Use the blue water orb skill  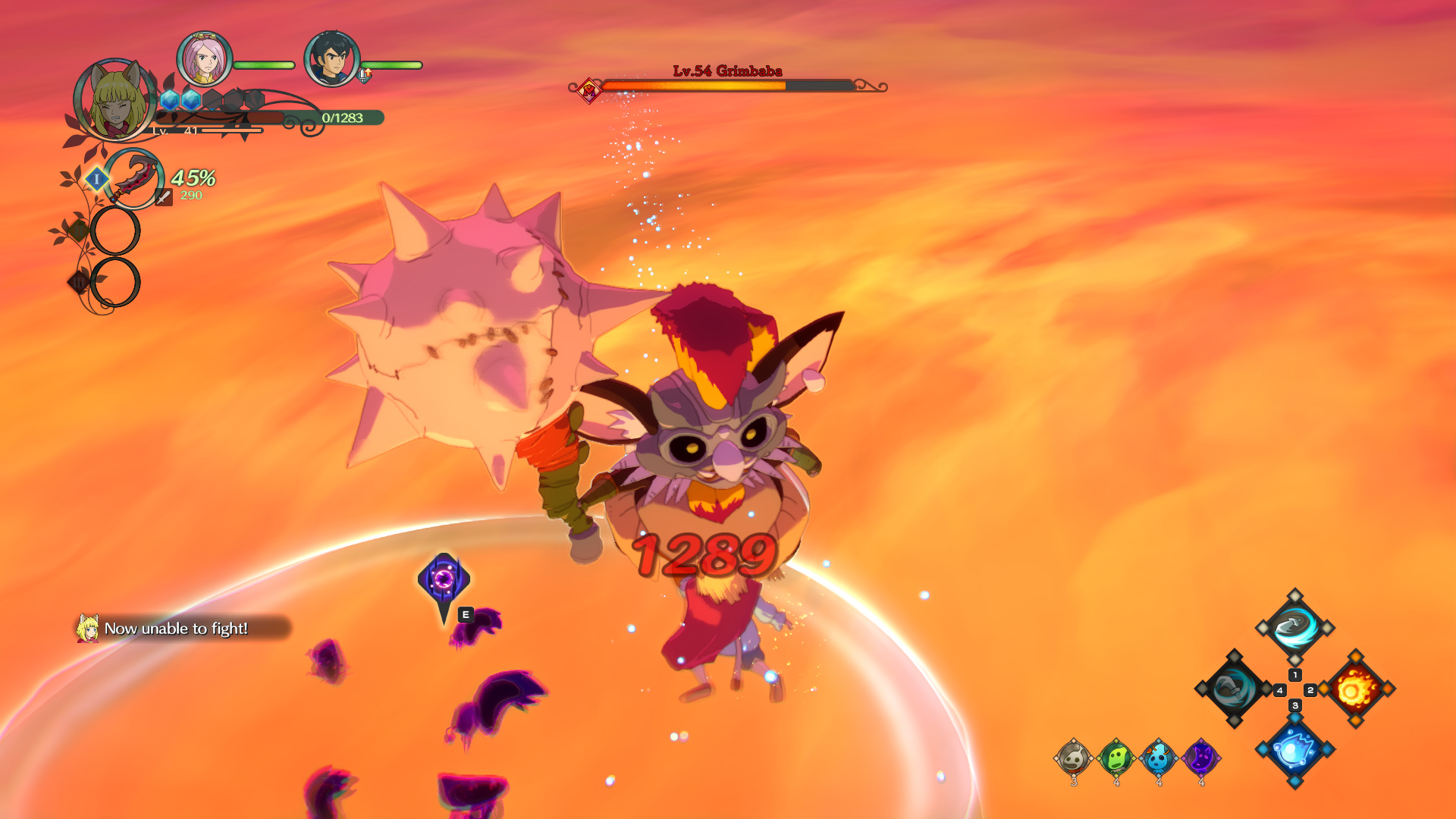[1294, 749]
